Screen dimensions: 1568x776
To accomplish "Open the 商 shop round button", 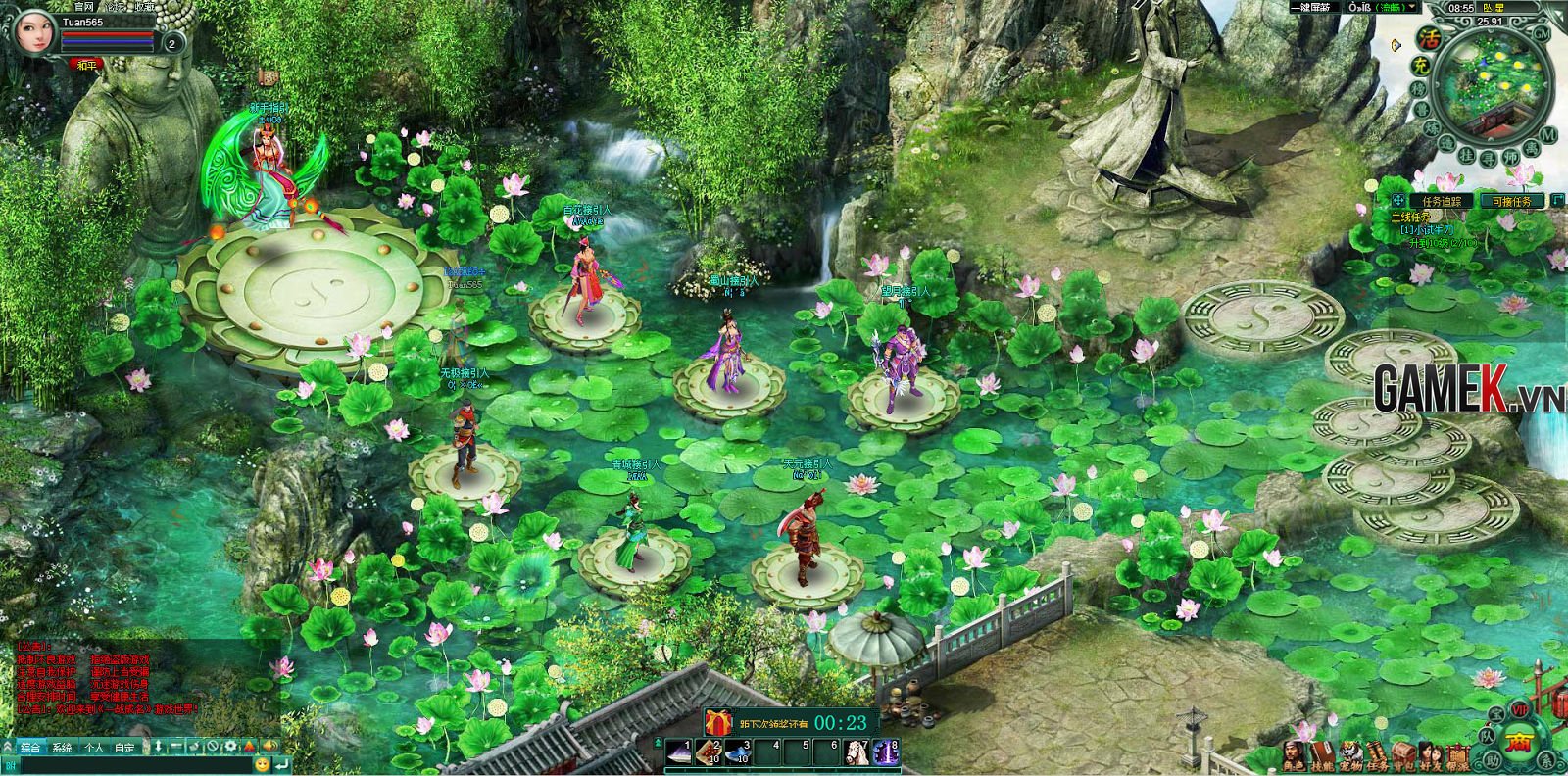I will [x=1519, y=743].
